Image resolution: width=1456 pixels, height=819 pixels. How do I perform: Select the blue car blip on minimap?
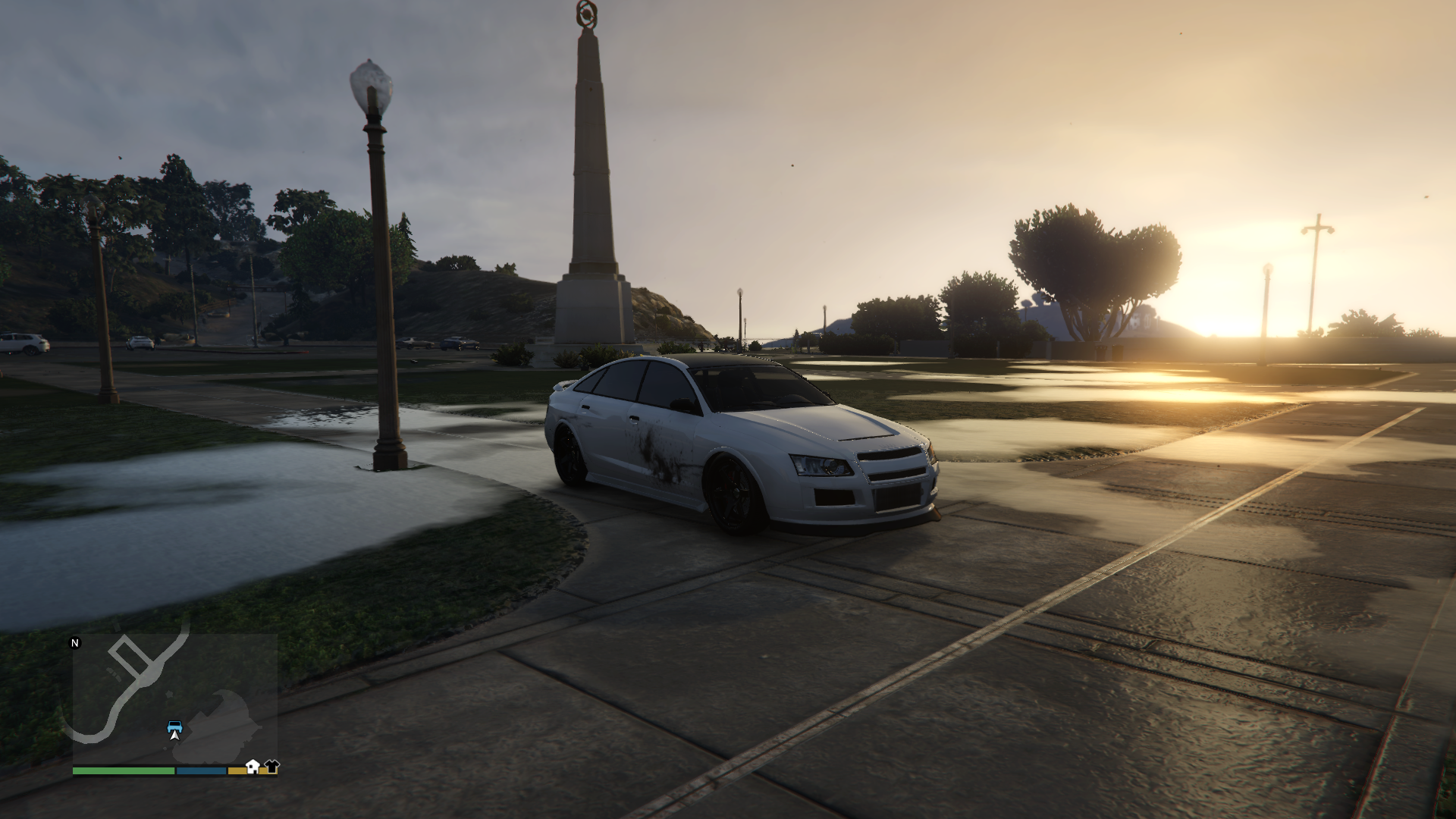[x=174, y=725]
